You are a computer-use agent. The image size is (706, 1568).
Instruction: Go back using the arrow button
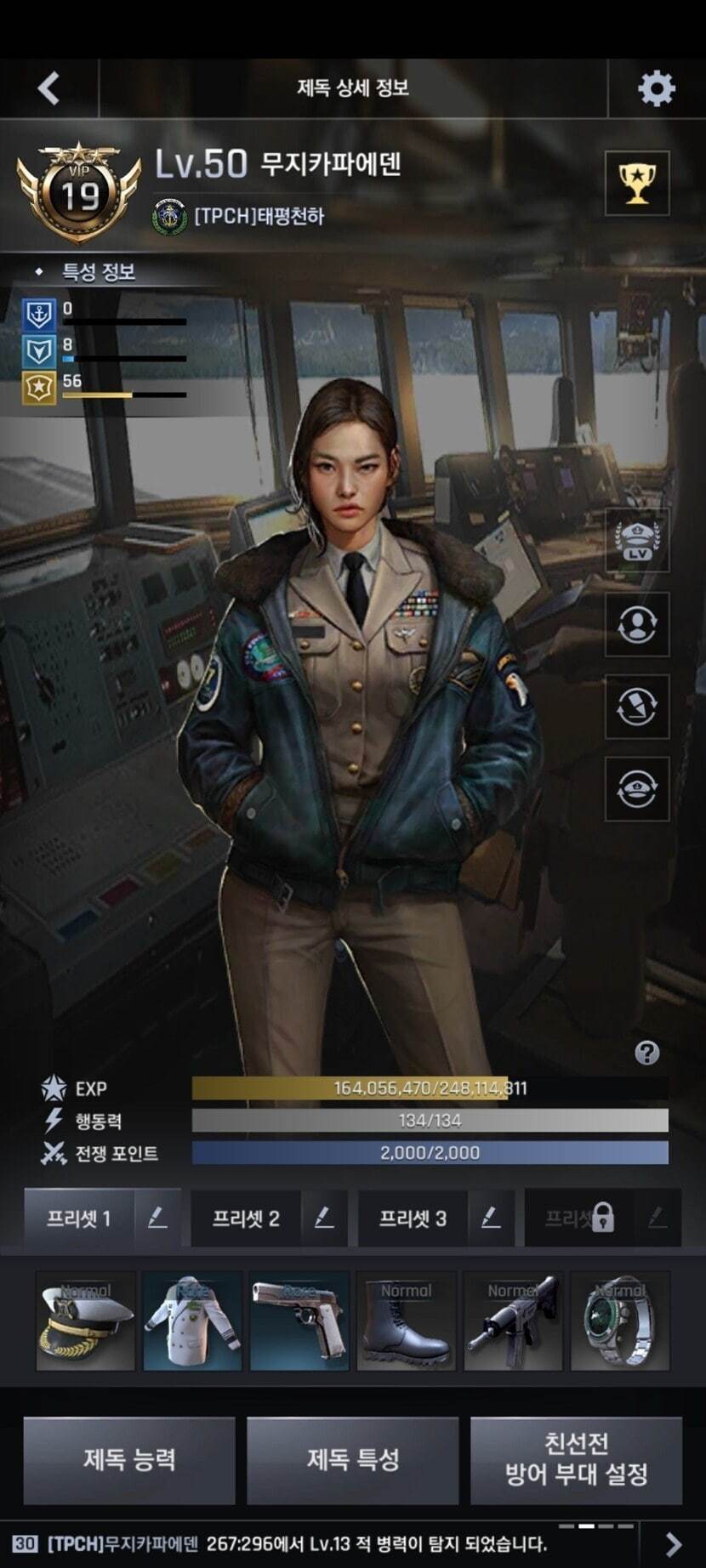coord(48,88)
